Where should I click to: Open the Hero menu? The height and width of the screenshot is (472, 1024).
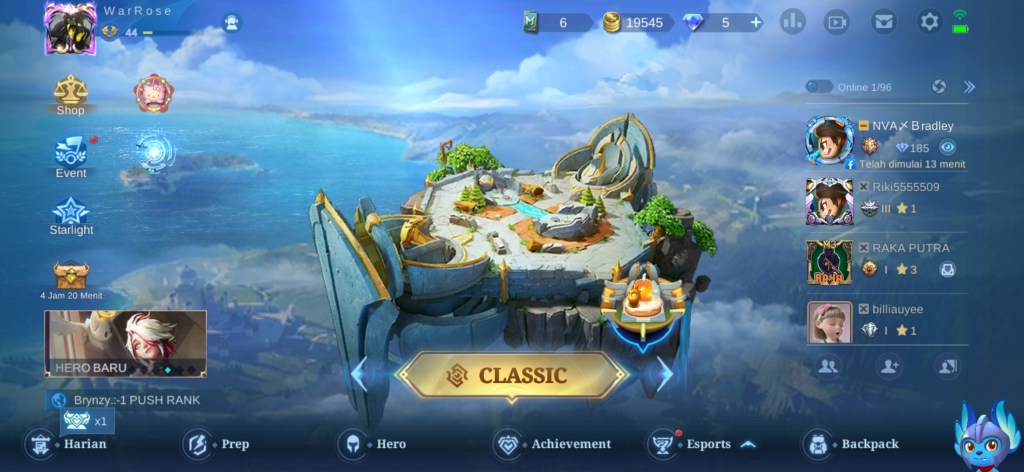[374, 444]
